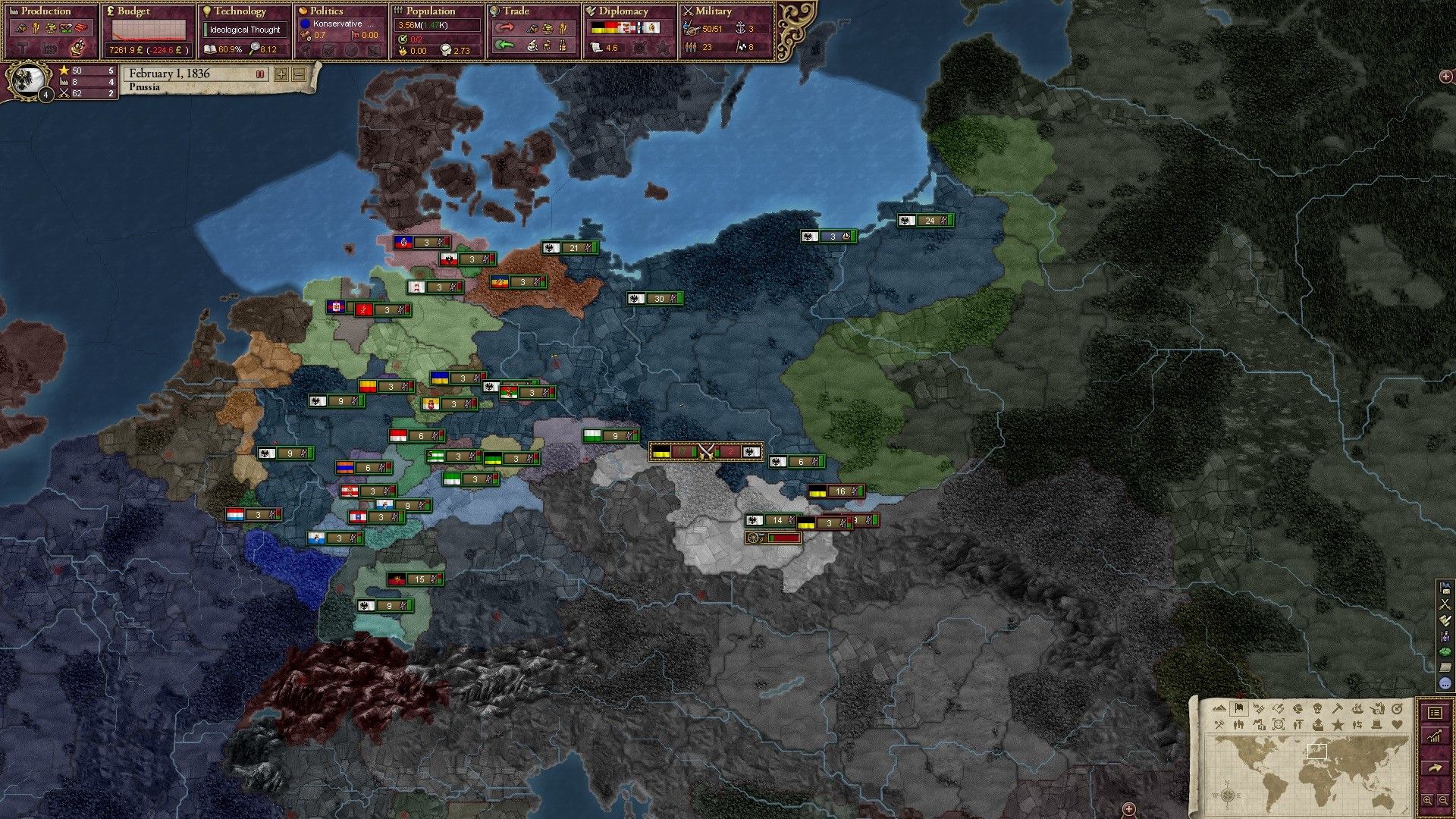Select the Prussia shield emblem
Image resolution: width=1456 pixels, height=819 pixels.
[27, 80]
